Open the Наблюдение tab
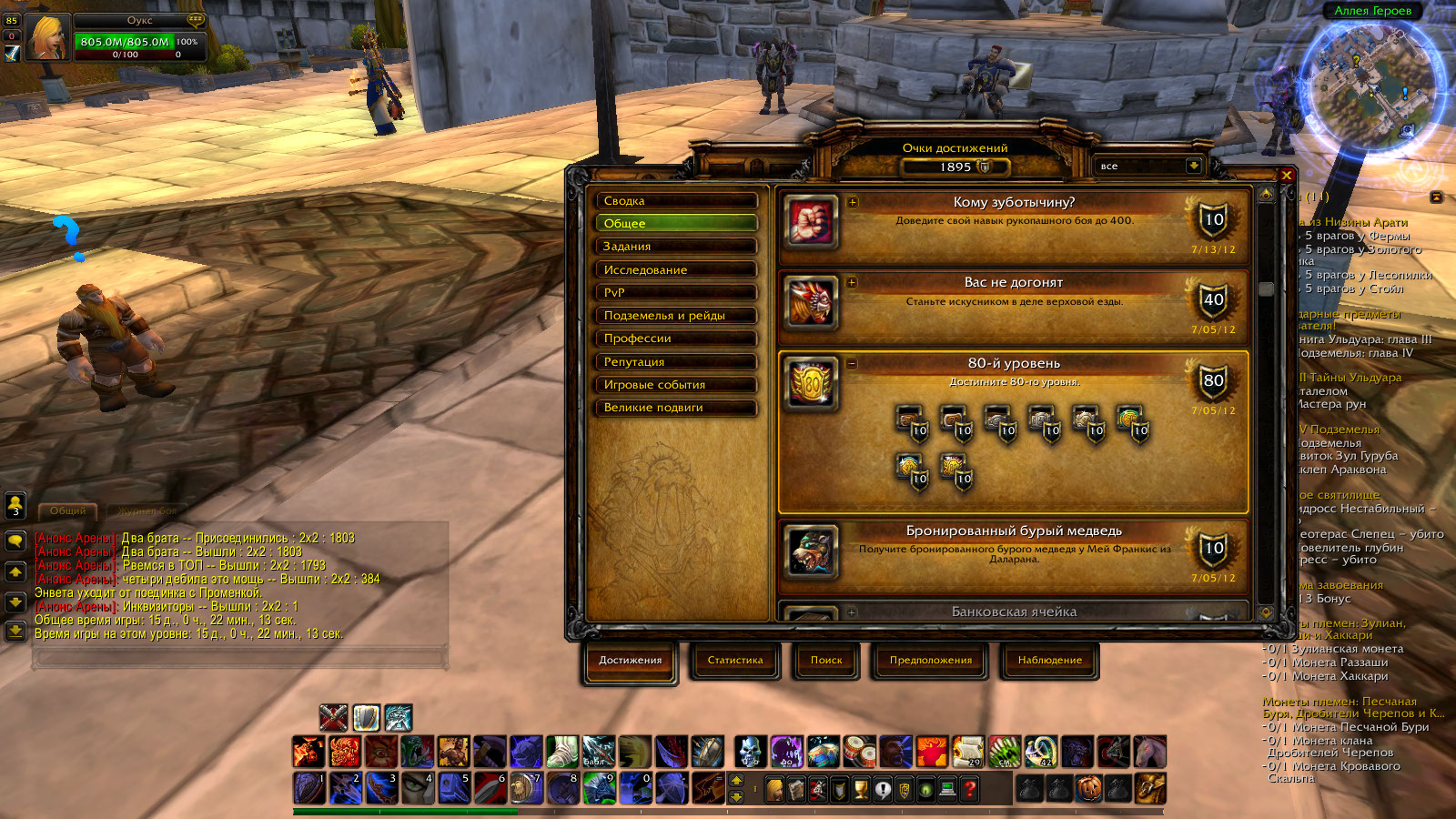This screenshot has height=819, width=1456. tap(1049, 661)
